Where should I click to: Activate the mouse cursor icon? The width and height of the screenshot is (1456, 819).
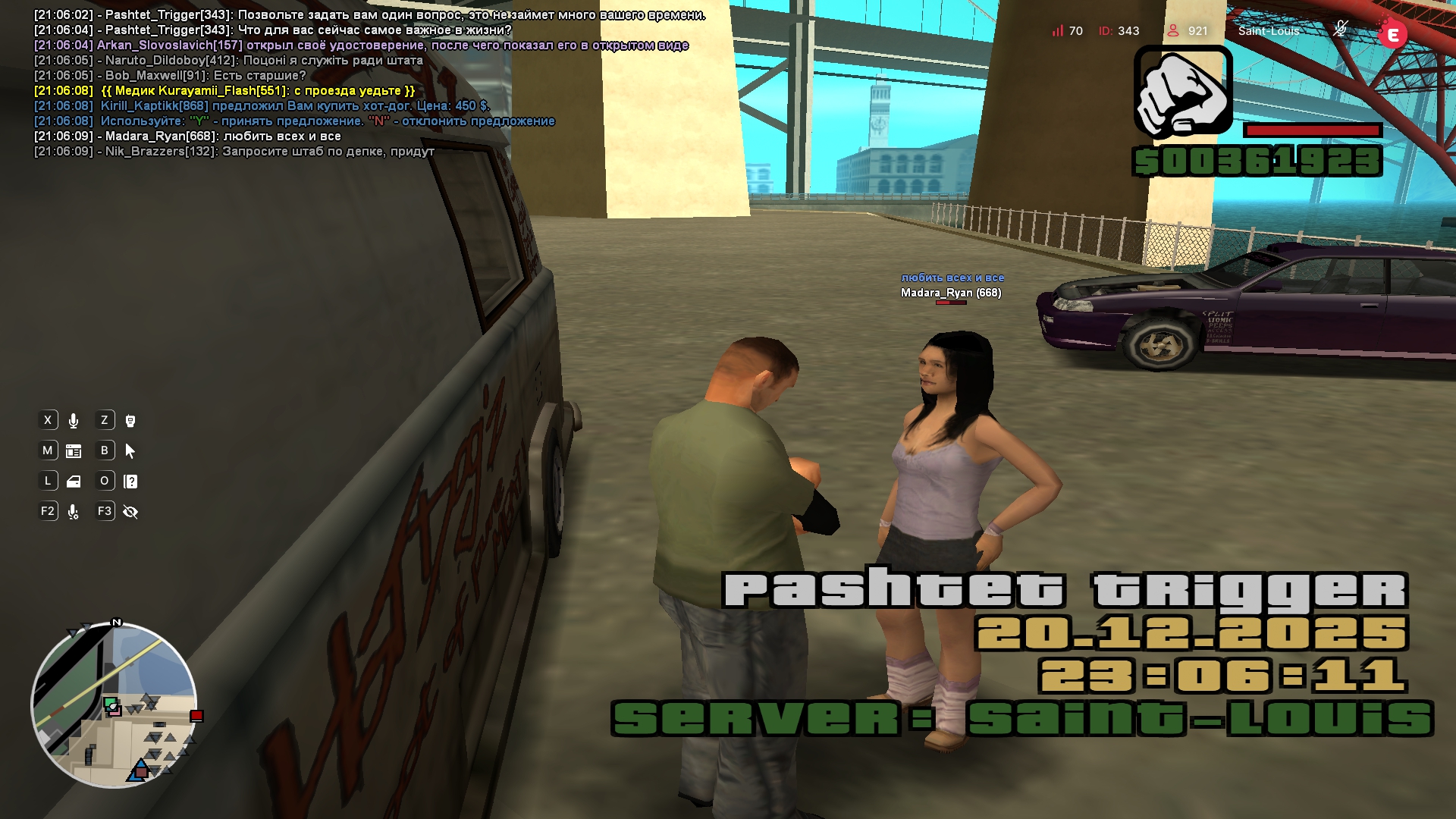[x=130, y=451]
